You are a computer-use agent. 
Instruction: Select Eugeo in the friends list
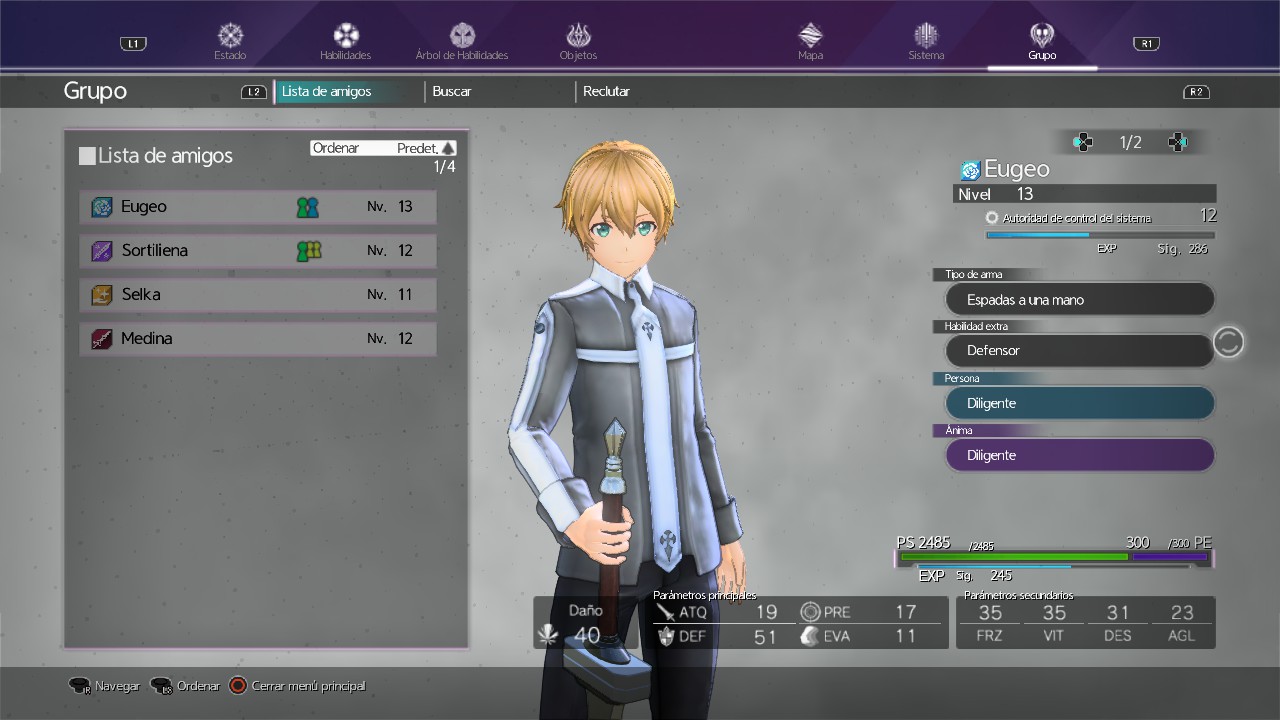point(258,207)
